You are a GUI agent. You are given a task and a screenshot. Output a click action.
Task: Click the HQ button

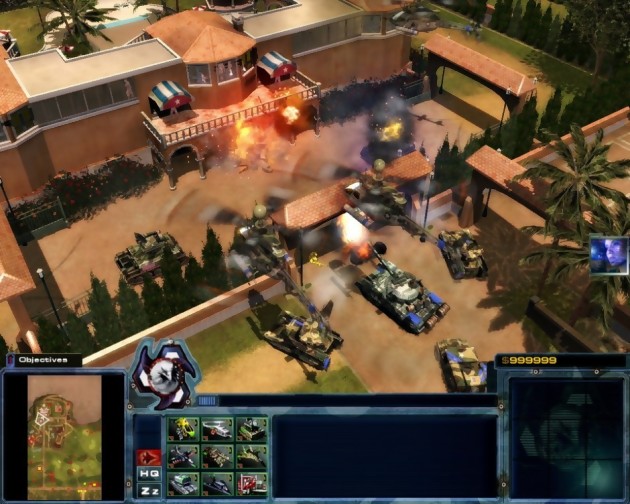click(149, 473)
